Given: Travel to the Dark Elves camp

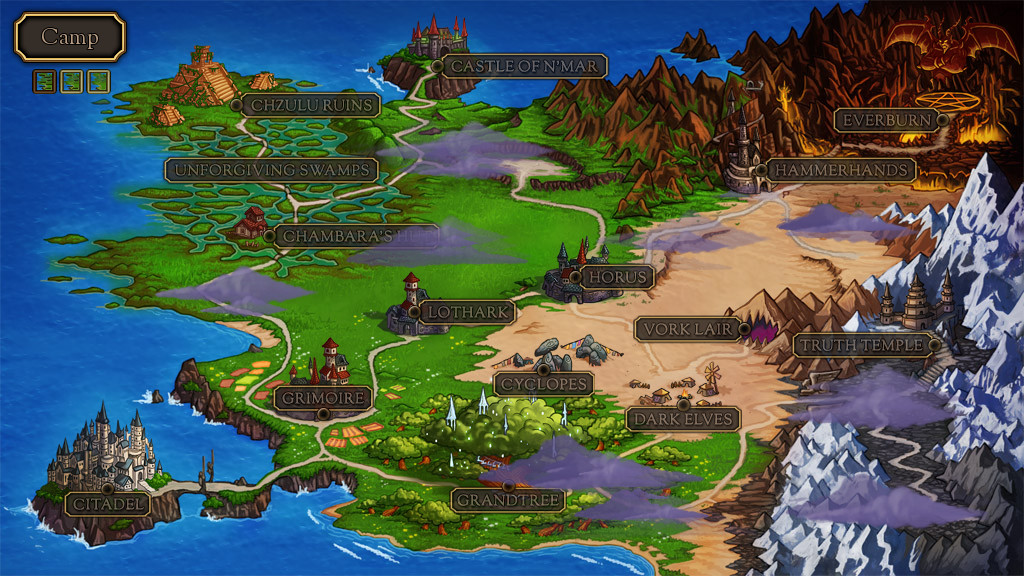Looking at the screenshot, I should [x=684, y=418].
